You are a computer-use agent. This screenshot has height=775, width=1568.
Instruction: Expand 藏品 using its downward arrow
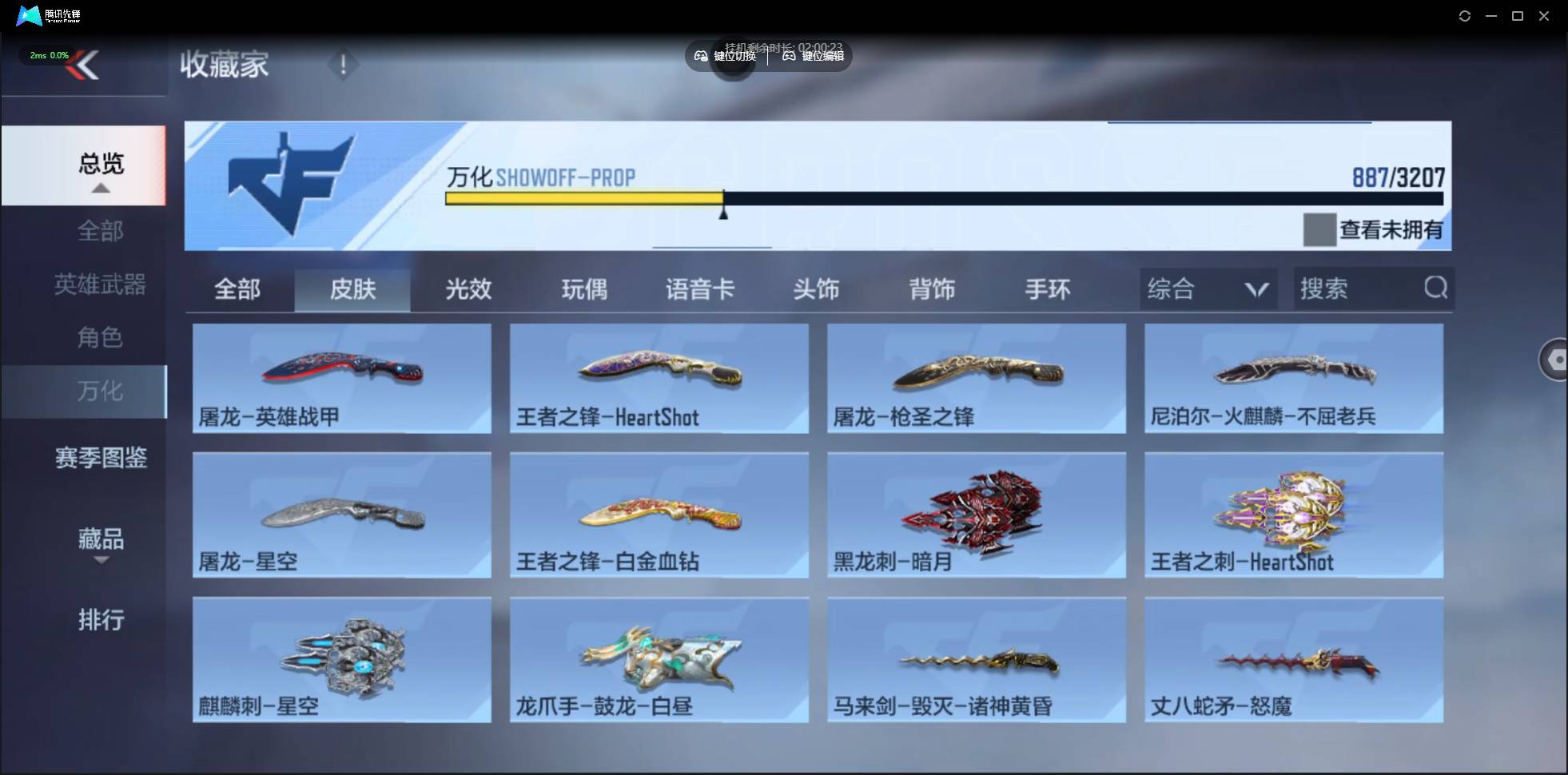[x=101, y=561]
